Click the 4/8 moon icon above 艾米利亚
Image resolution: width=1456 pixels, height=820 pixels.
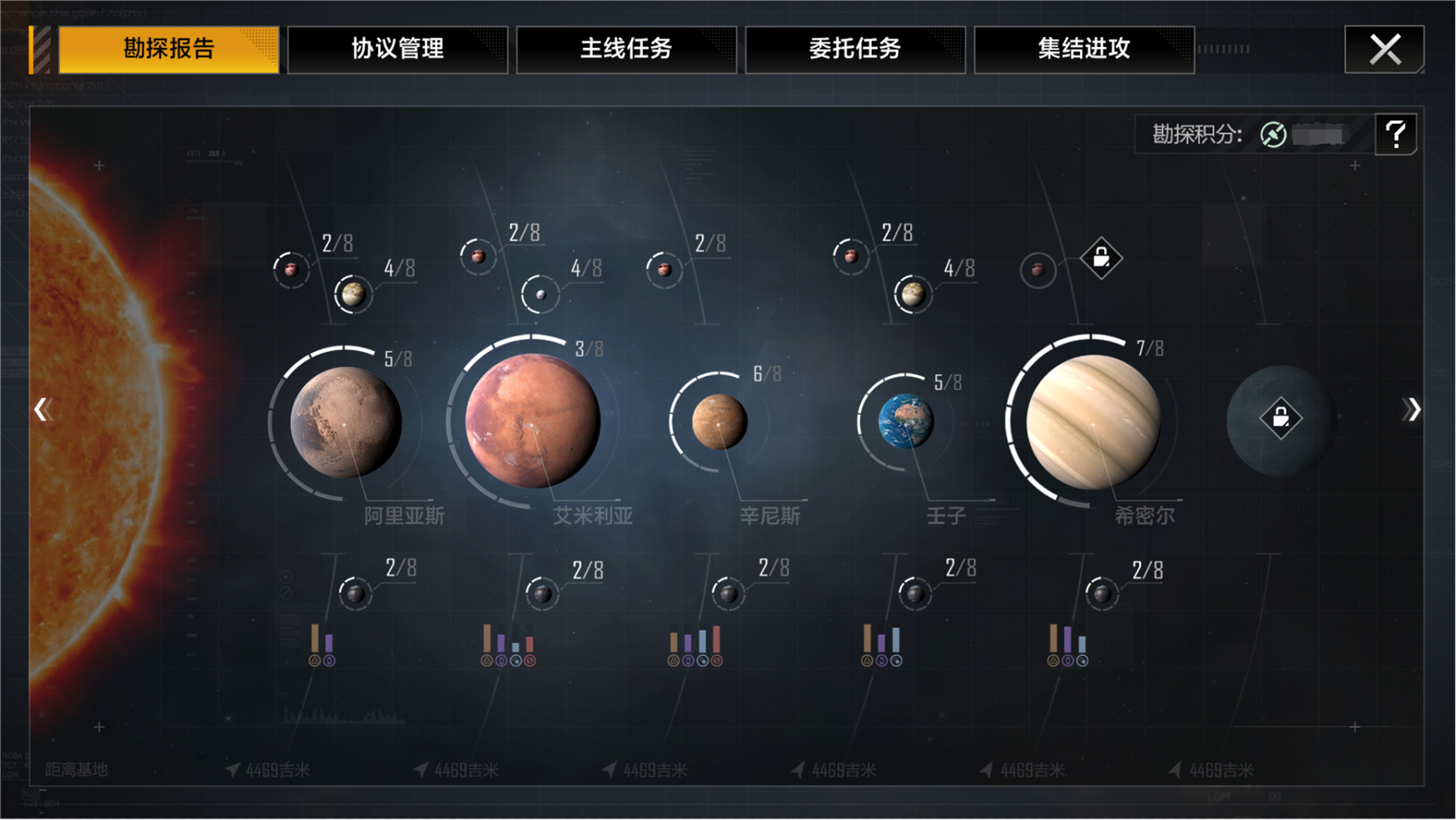pyautogui.click(x=541, y=293)
